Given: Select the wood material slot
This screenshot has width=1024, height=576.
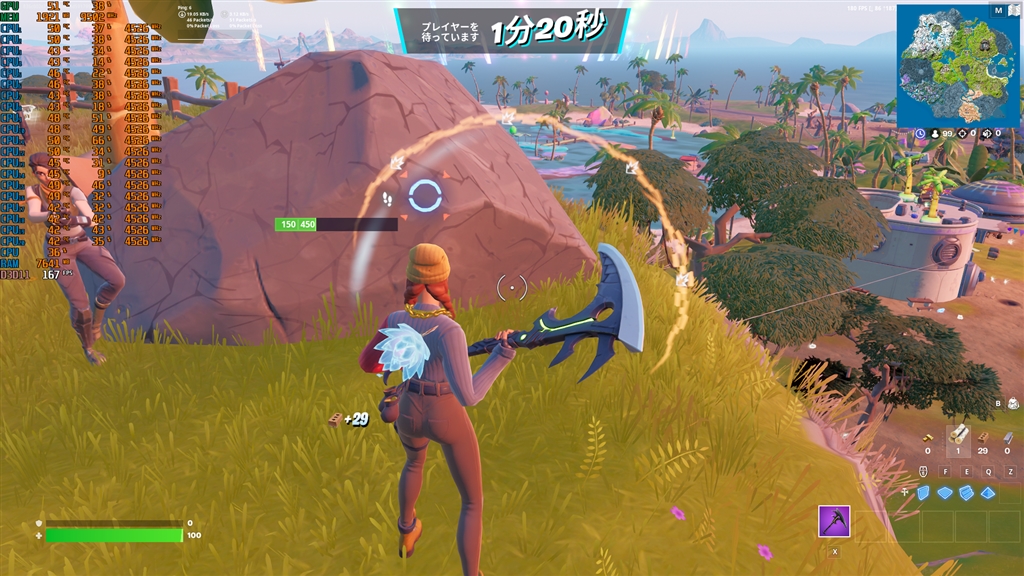Looking at the screenshot, I should click(958, 435).
